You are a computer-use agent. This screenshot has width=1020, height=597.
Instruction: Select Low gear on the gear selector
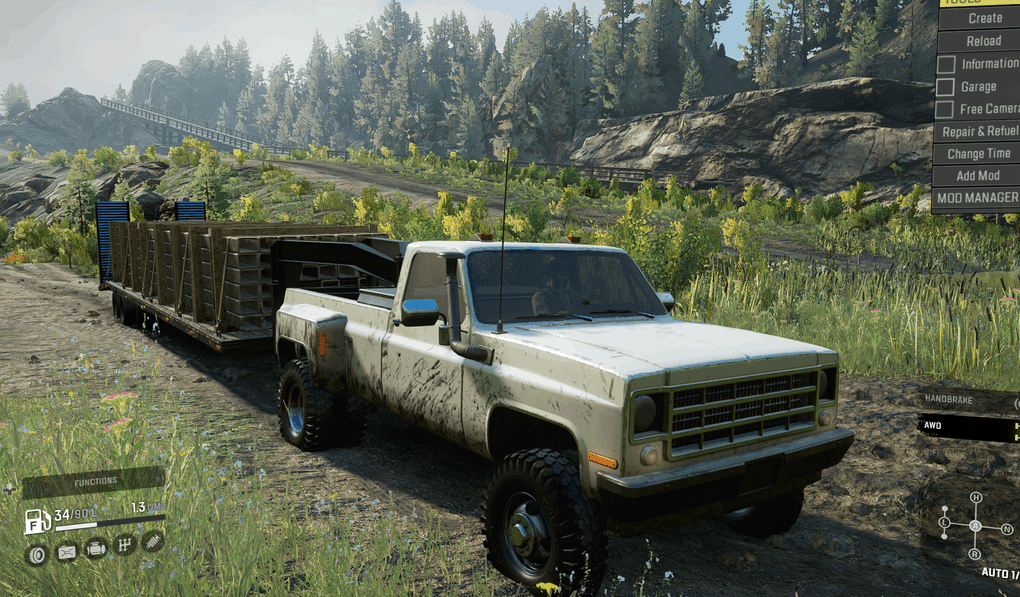tap(944, 522)
